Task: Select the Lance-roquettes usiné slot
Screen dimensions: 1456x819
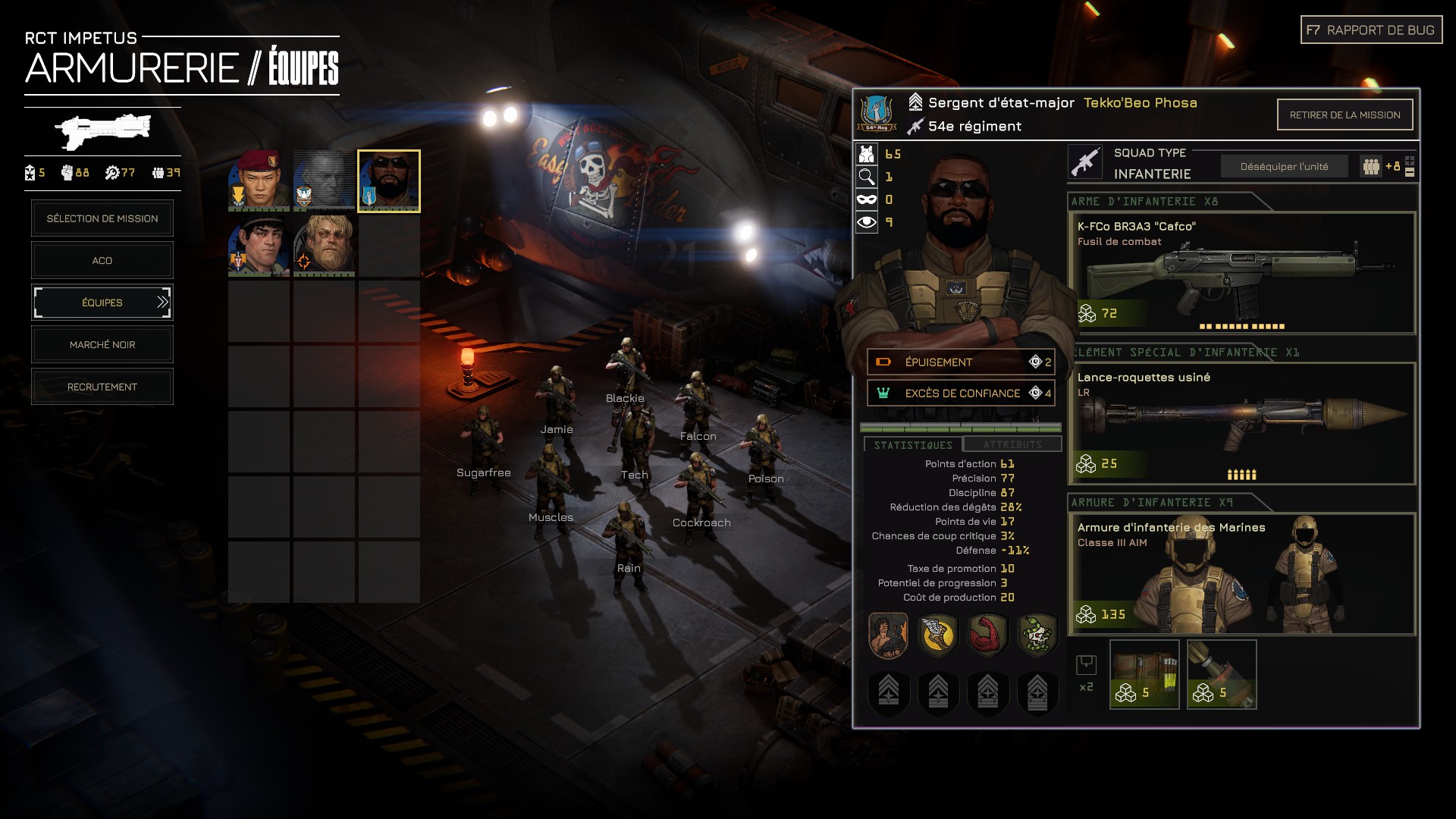Action: point(1241,423)
